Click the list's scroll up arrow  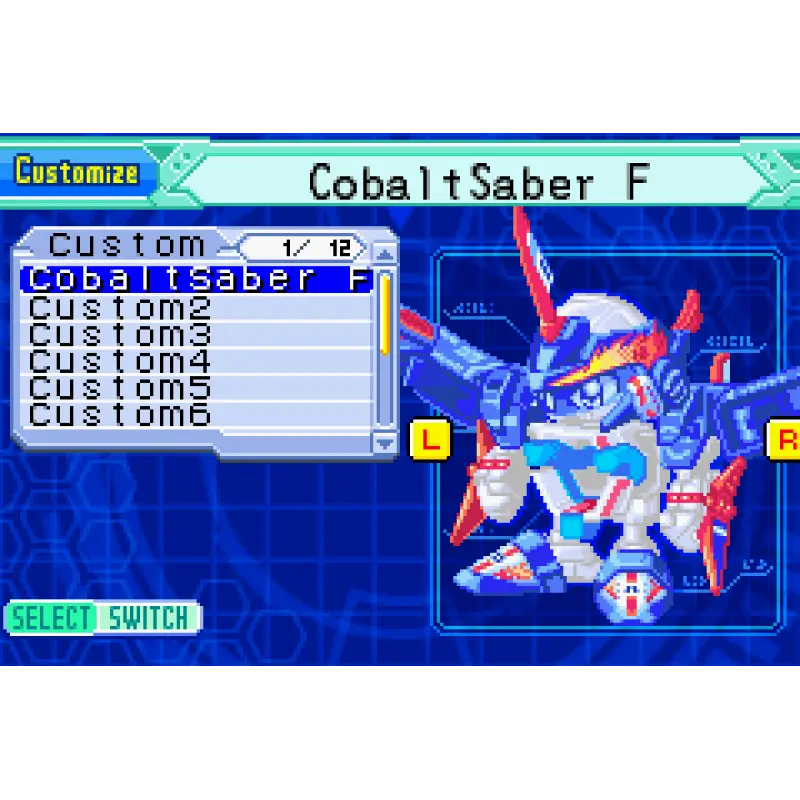[385, 252]
